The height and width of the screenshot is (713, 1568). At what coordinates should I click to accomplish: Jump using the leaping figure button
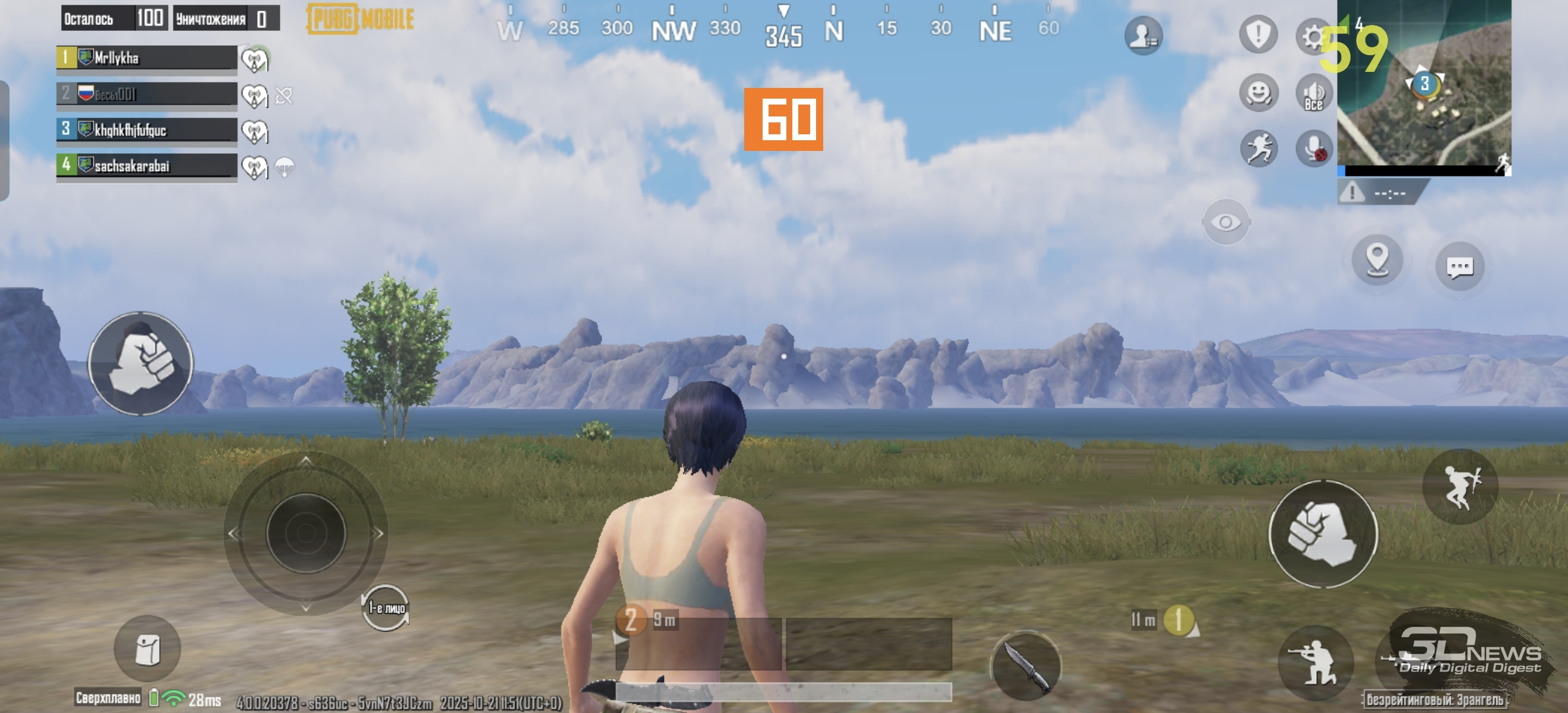pos(1459,487)
